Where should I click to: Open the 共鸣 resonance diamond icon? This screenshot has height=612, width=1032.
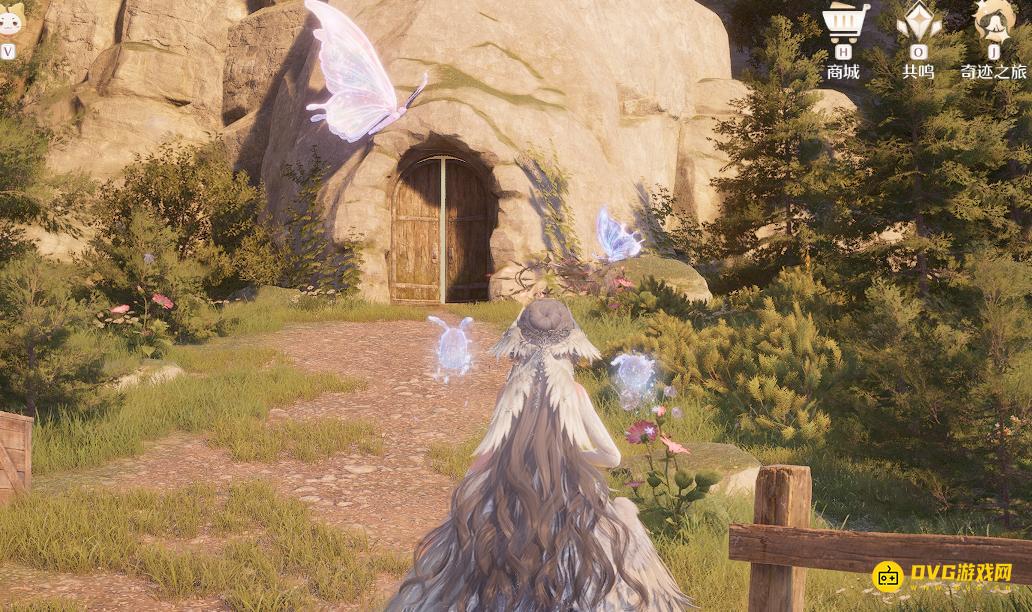point(918,23)
